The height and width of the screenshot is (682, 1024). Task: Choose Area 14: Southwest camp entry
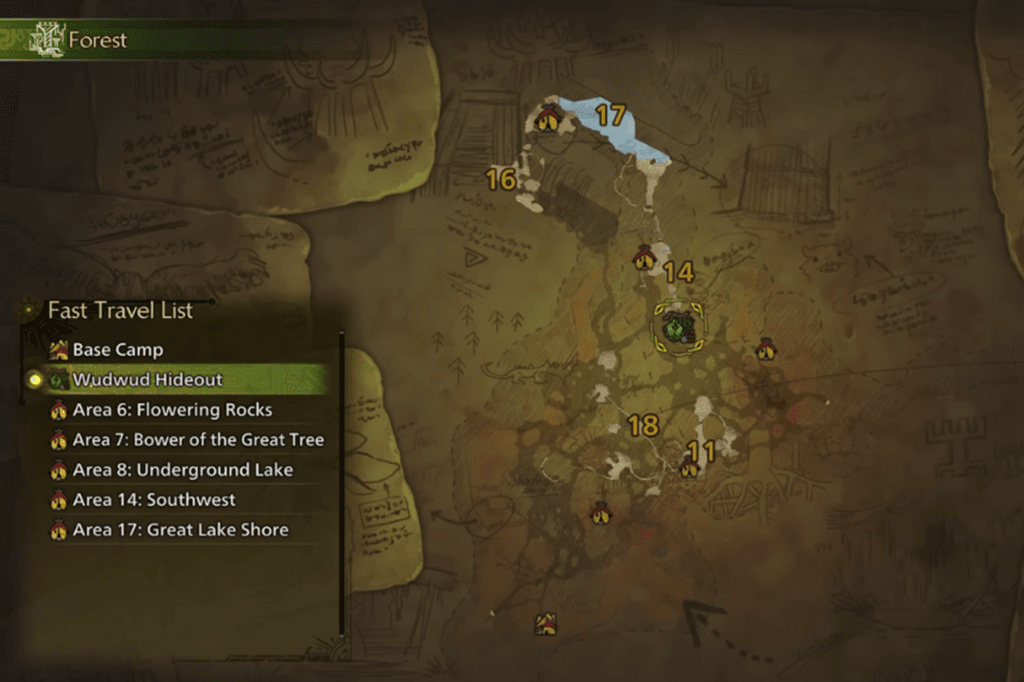[154, 500]
